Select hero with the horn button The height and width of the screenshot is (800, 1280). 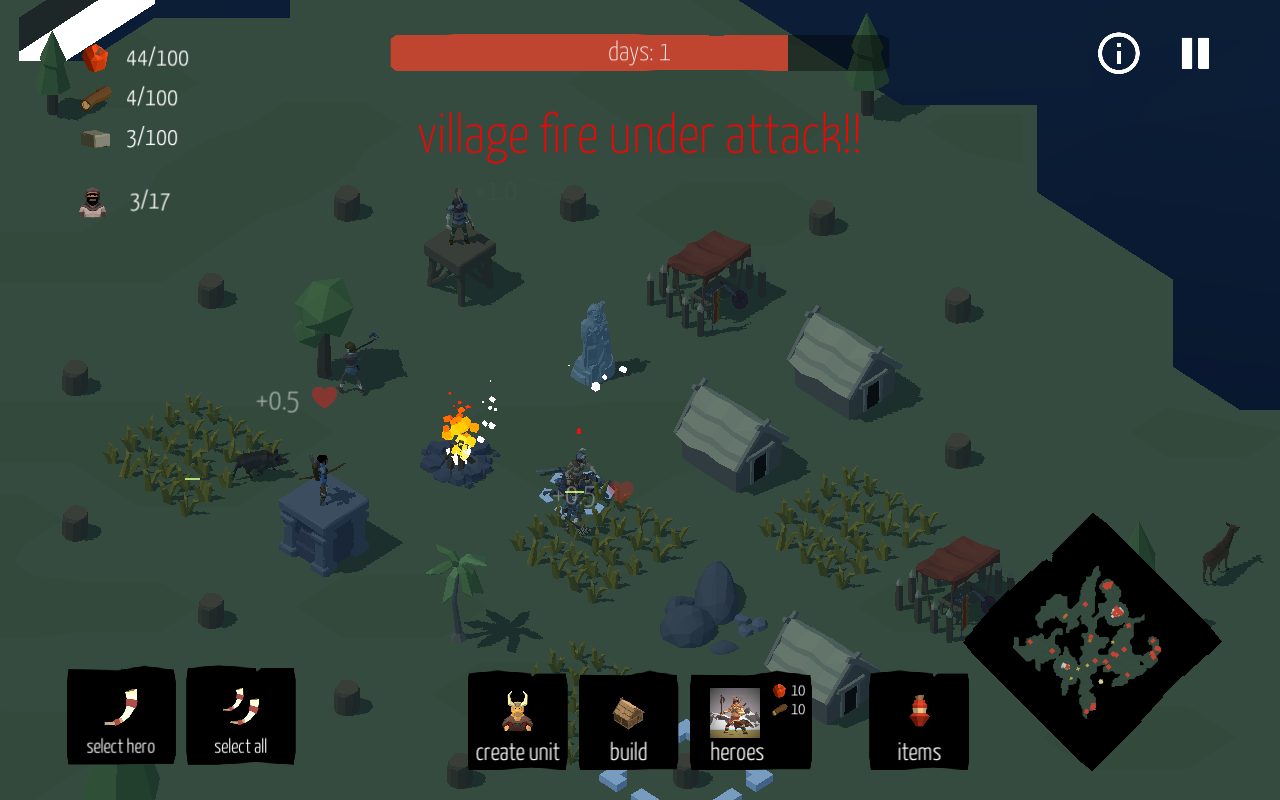click(x=121, y=716)
